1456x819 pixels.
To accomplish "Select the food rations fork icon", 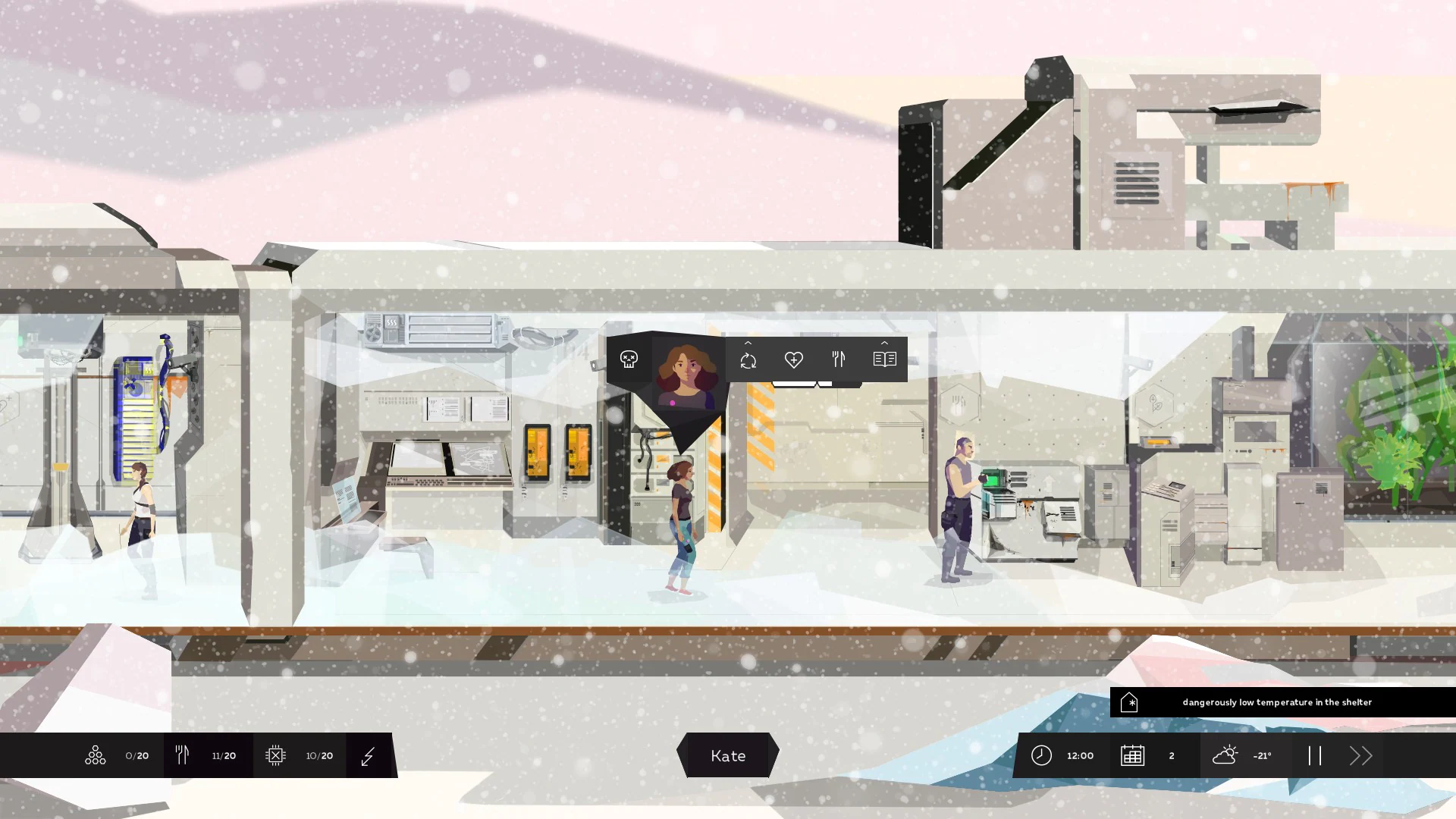I will click(182, 755).
